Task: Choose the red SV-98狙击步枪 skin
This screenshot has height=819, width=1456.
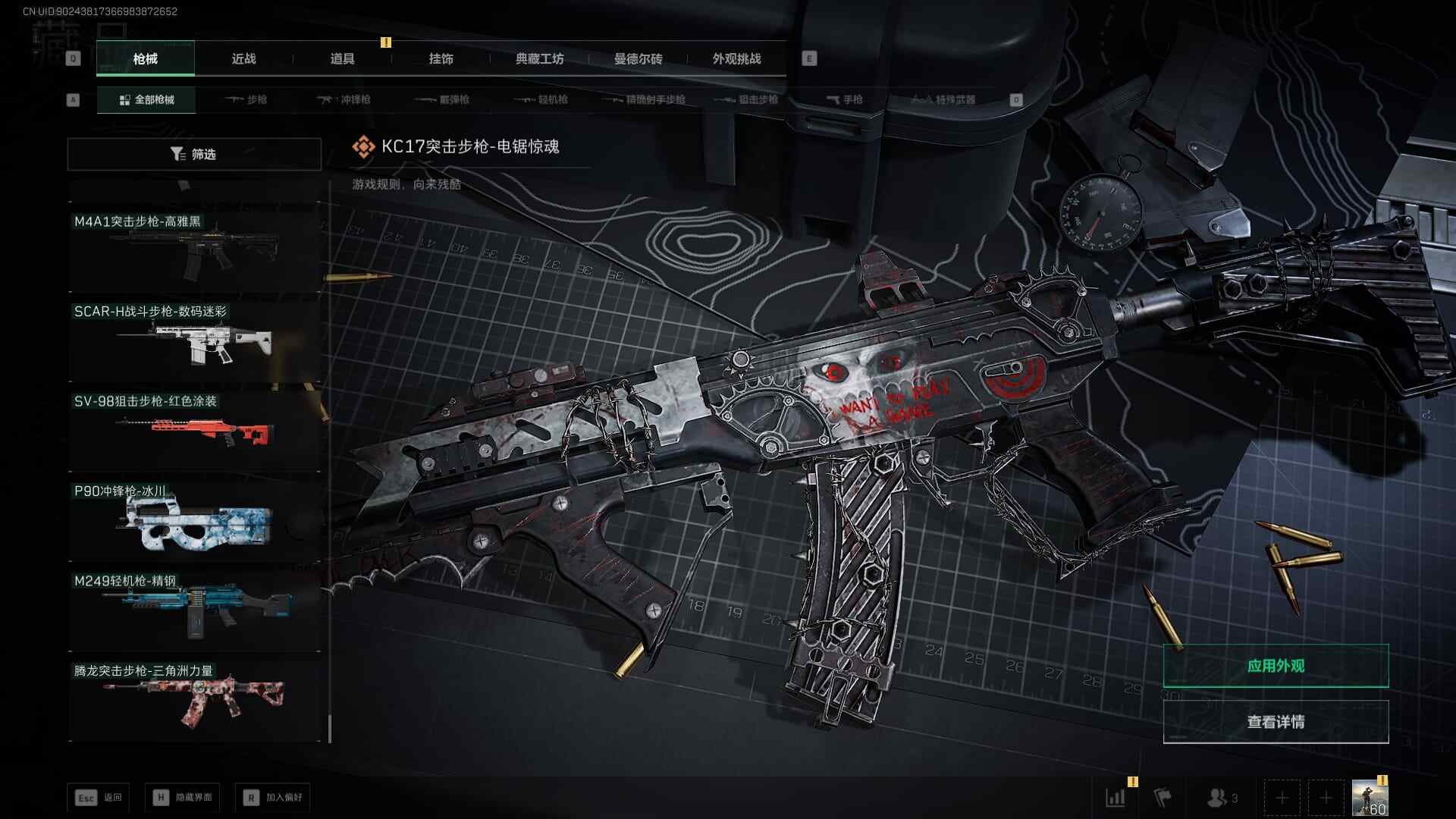Action: click(194, 428)
